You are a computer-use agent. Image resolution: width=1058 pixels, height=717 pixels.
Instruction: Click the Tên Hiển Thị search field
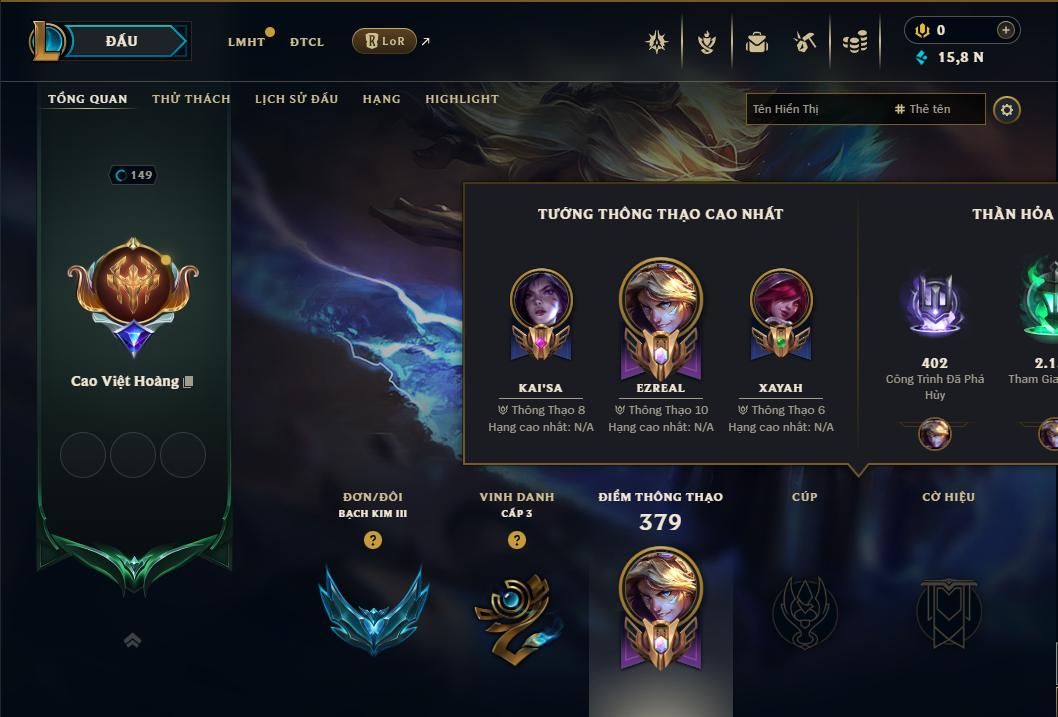coord(815,109)
